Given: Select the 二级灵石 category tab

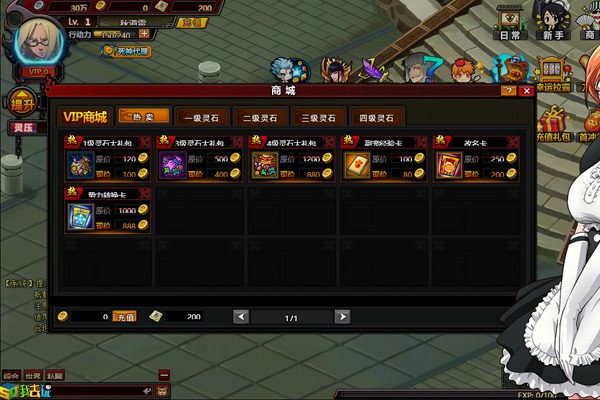Looking at the screenshot, I should pos(261,117).
